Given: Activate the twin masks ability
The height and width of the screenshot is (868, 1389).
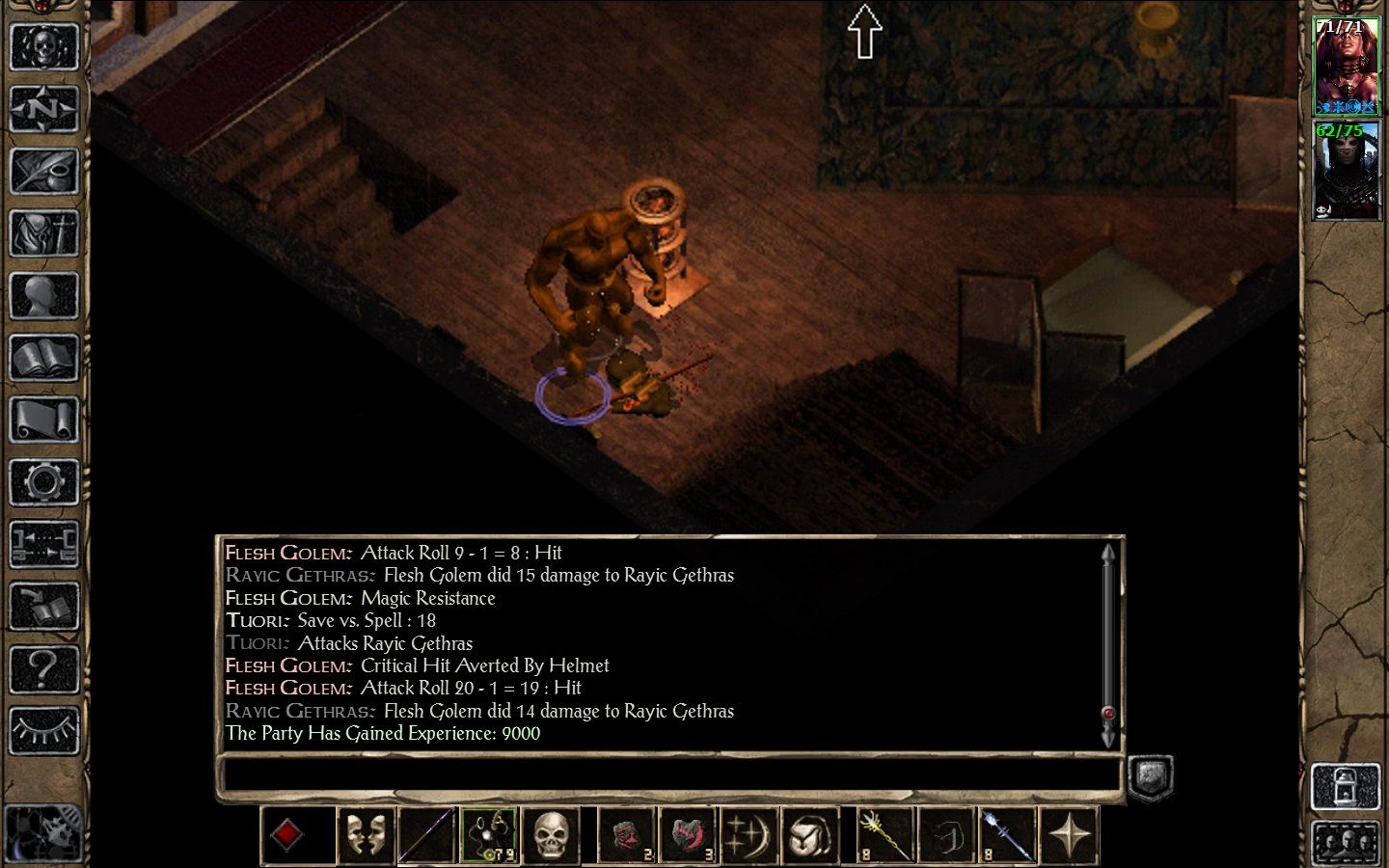Looking at the screenshot, I should coord(365,835).
